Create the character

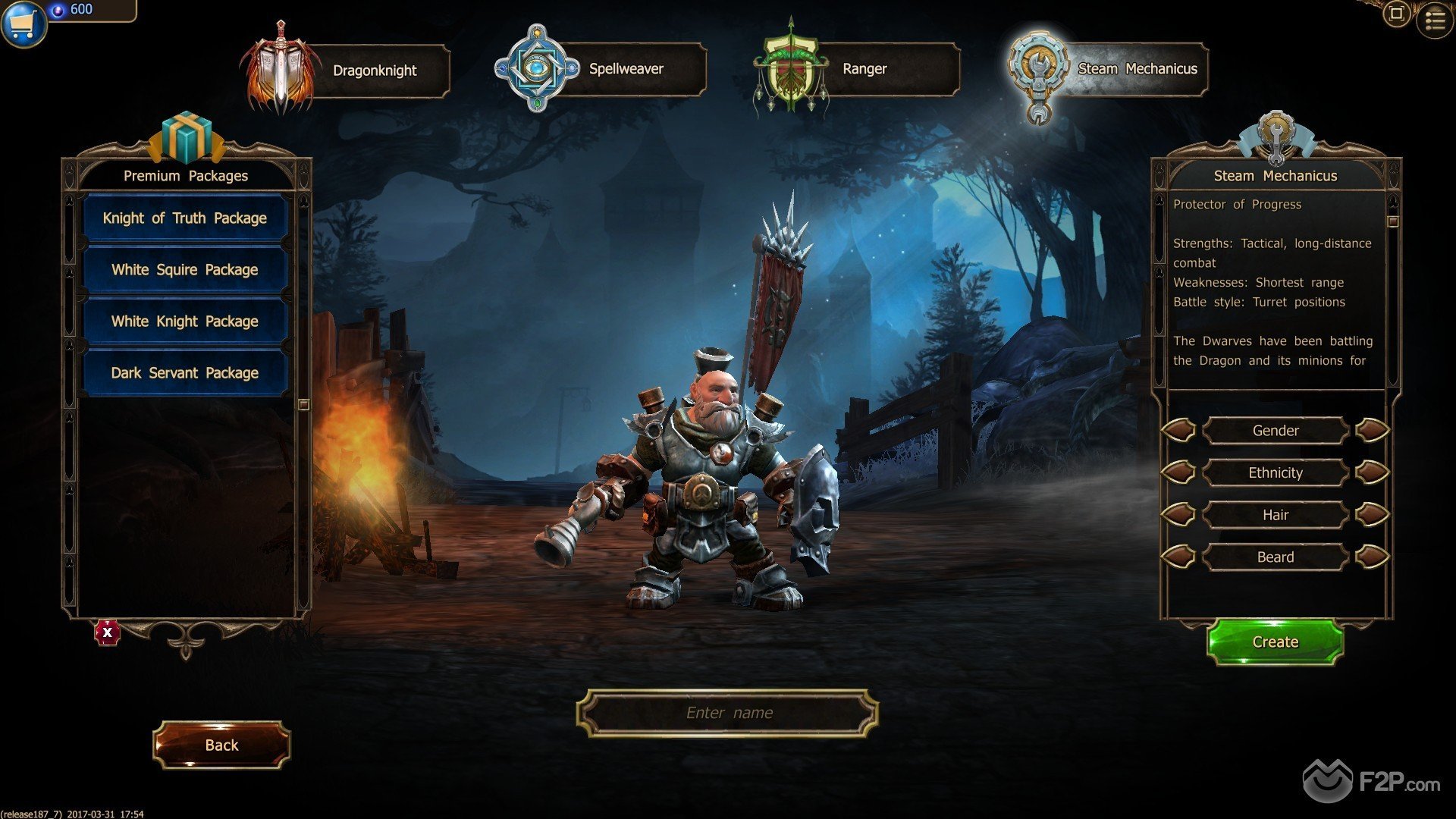(1275, 642)
